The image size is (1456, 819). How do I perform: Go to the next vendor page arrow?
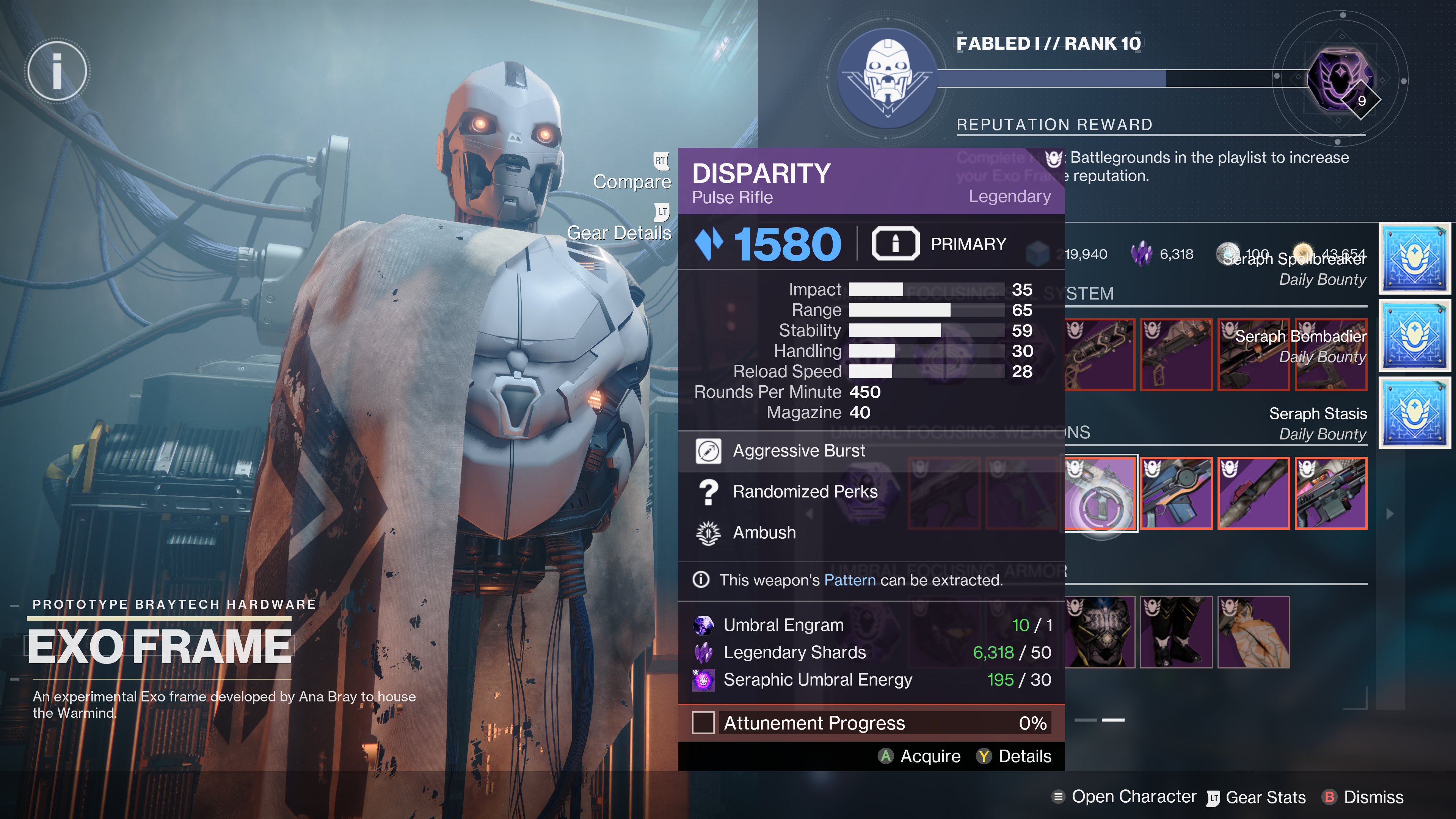pos(1390,514)
